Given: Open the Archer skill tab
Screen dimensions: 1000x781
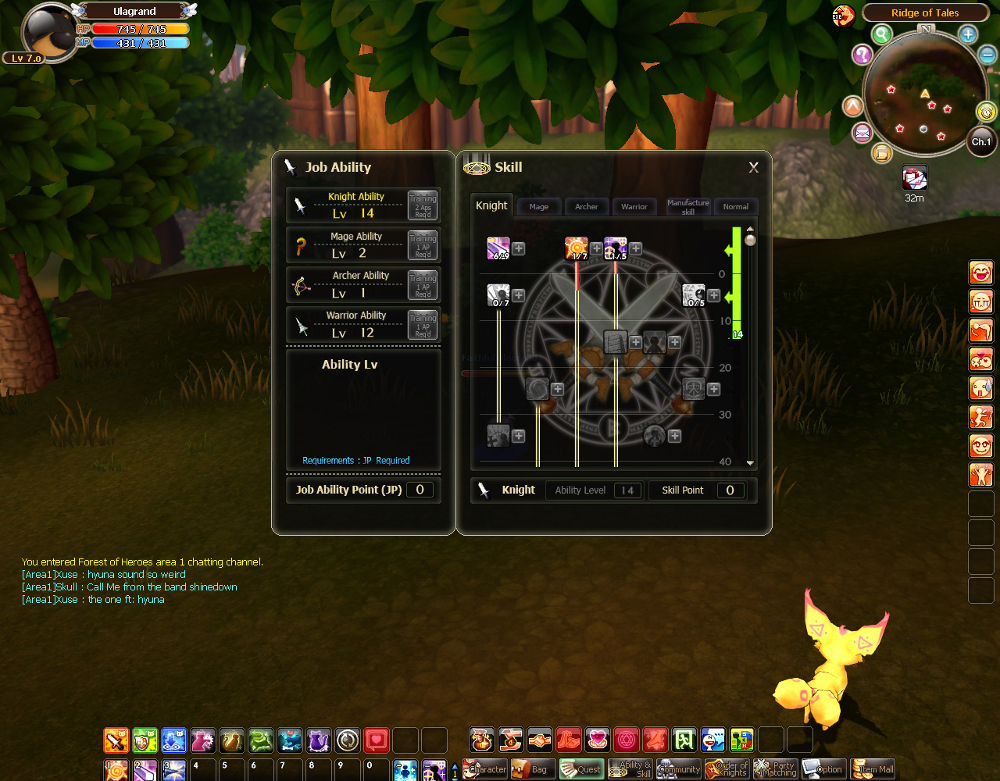Looking at the screenshot, I should 586,207.
